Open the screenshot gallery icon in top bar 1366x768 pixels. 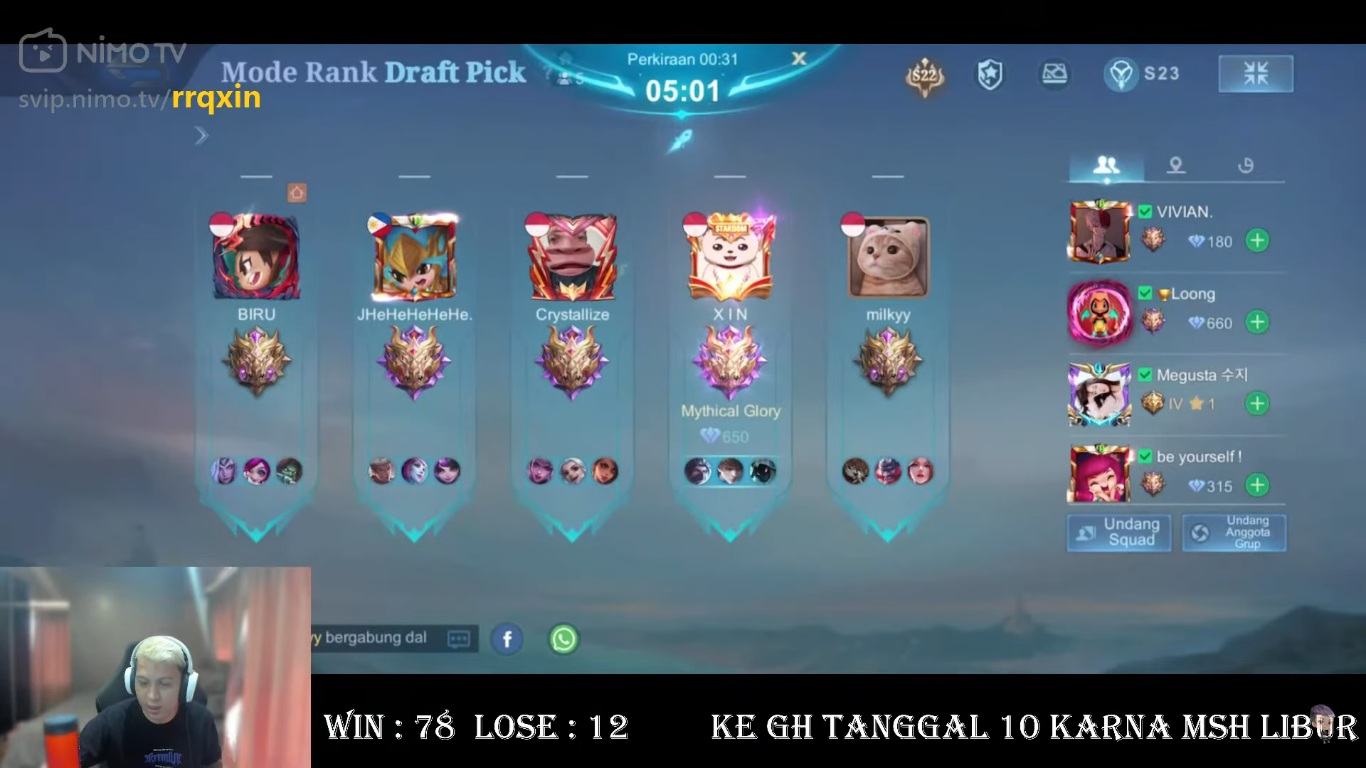(x=1055, y=73)
